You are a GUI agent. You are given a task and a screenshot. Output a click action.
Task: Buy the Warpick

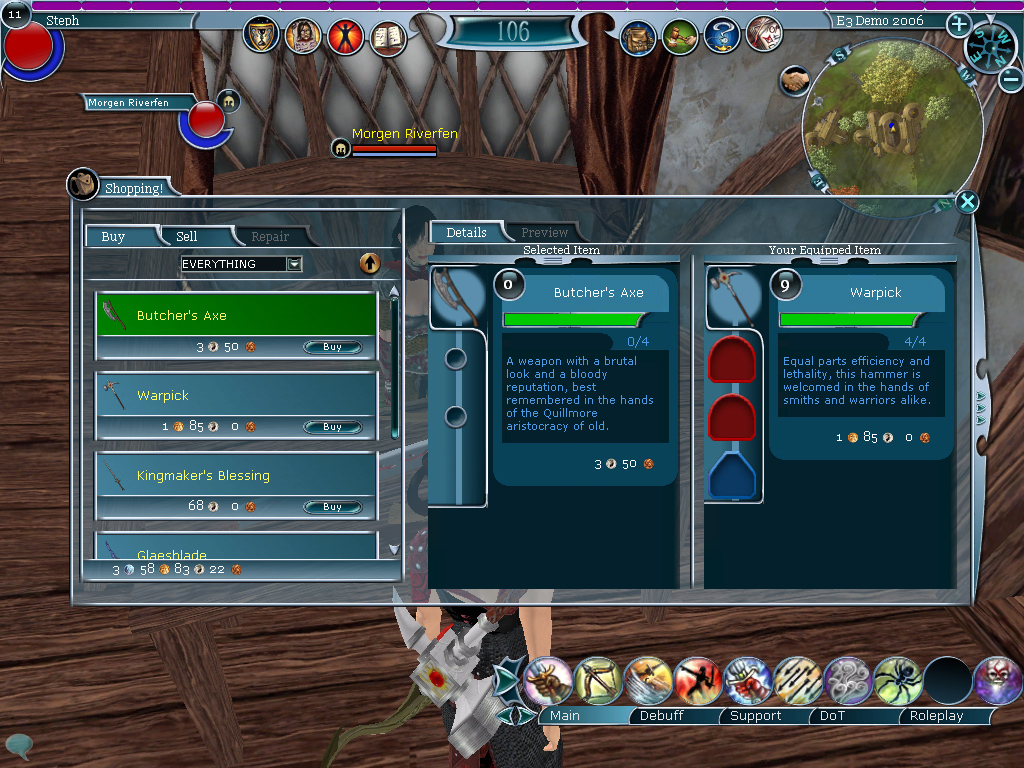point(332,427)
